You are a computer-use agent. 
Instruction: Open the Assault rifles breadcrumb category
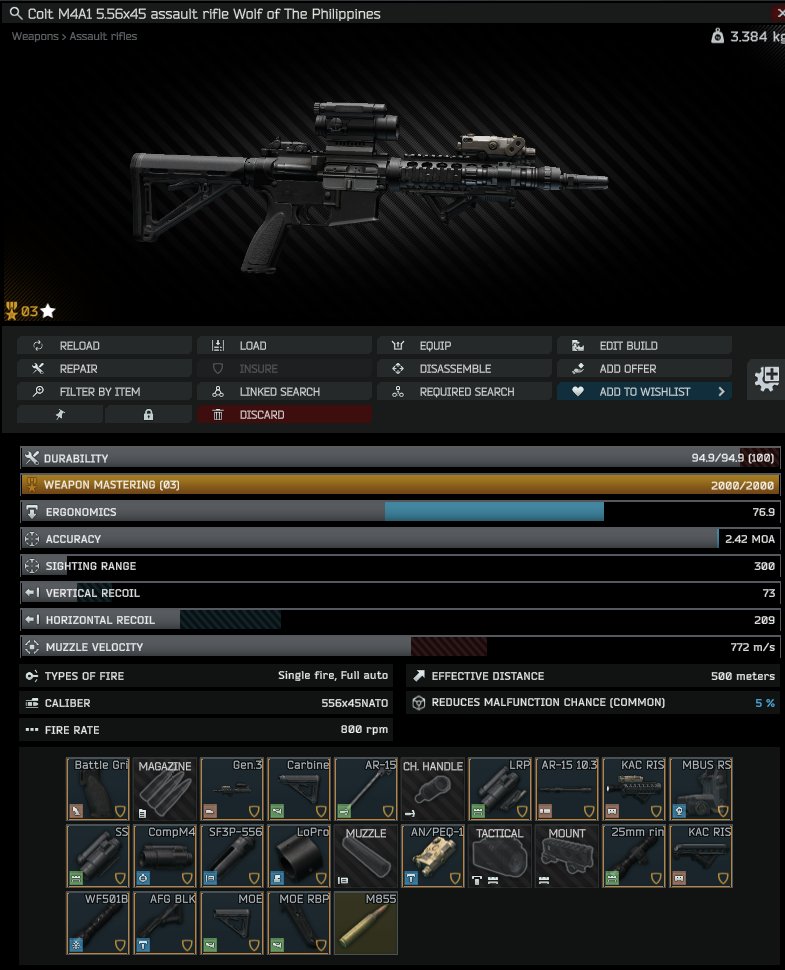(x=103, y=36)
